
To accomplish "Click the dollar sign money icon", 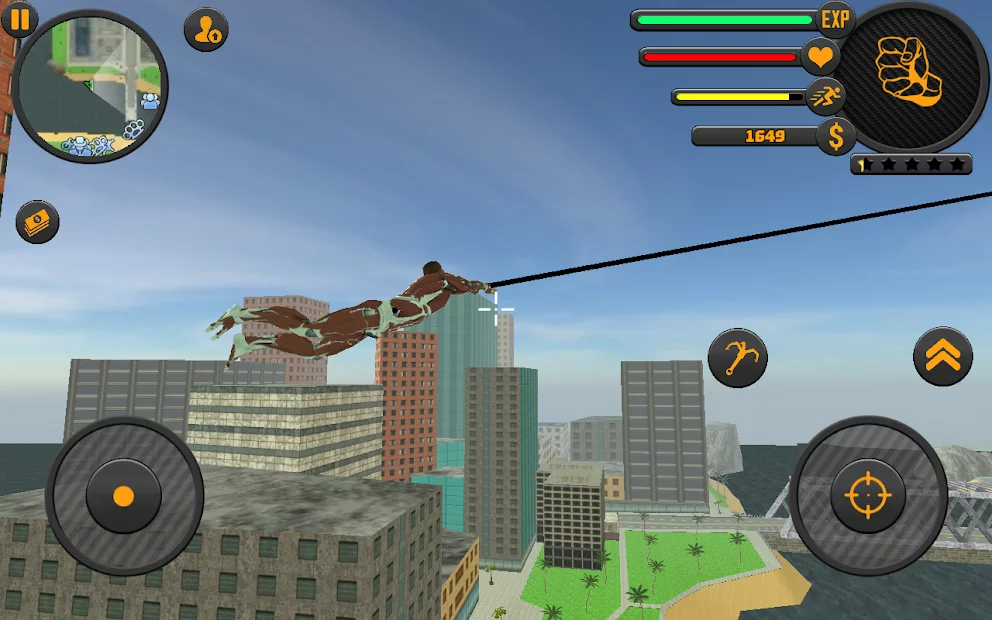I will click(x=835, y=136).
